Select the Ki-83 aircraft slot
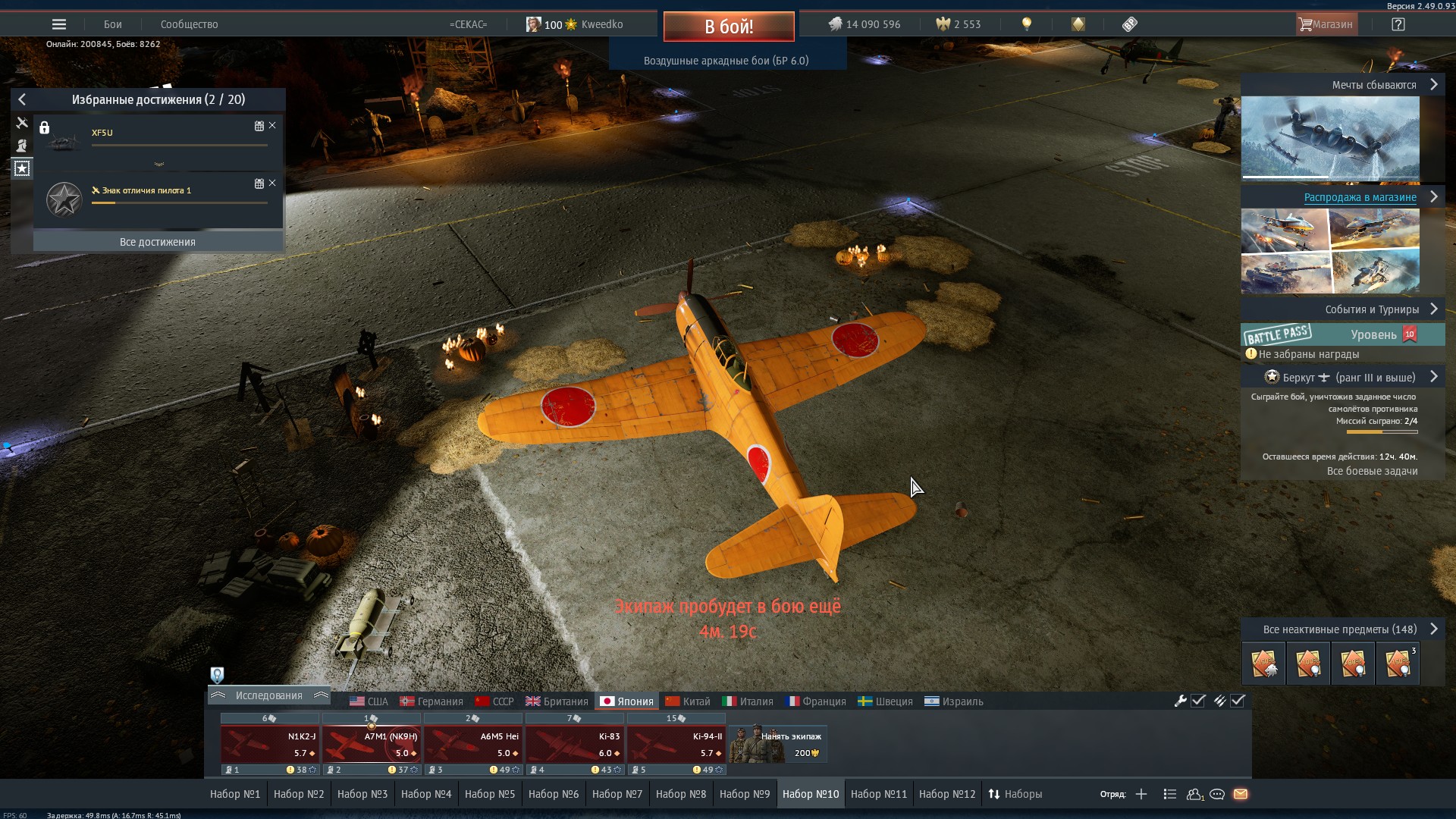This screenshot has height=819, width=1456. (574, 744)
